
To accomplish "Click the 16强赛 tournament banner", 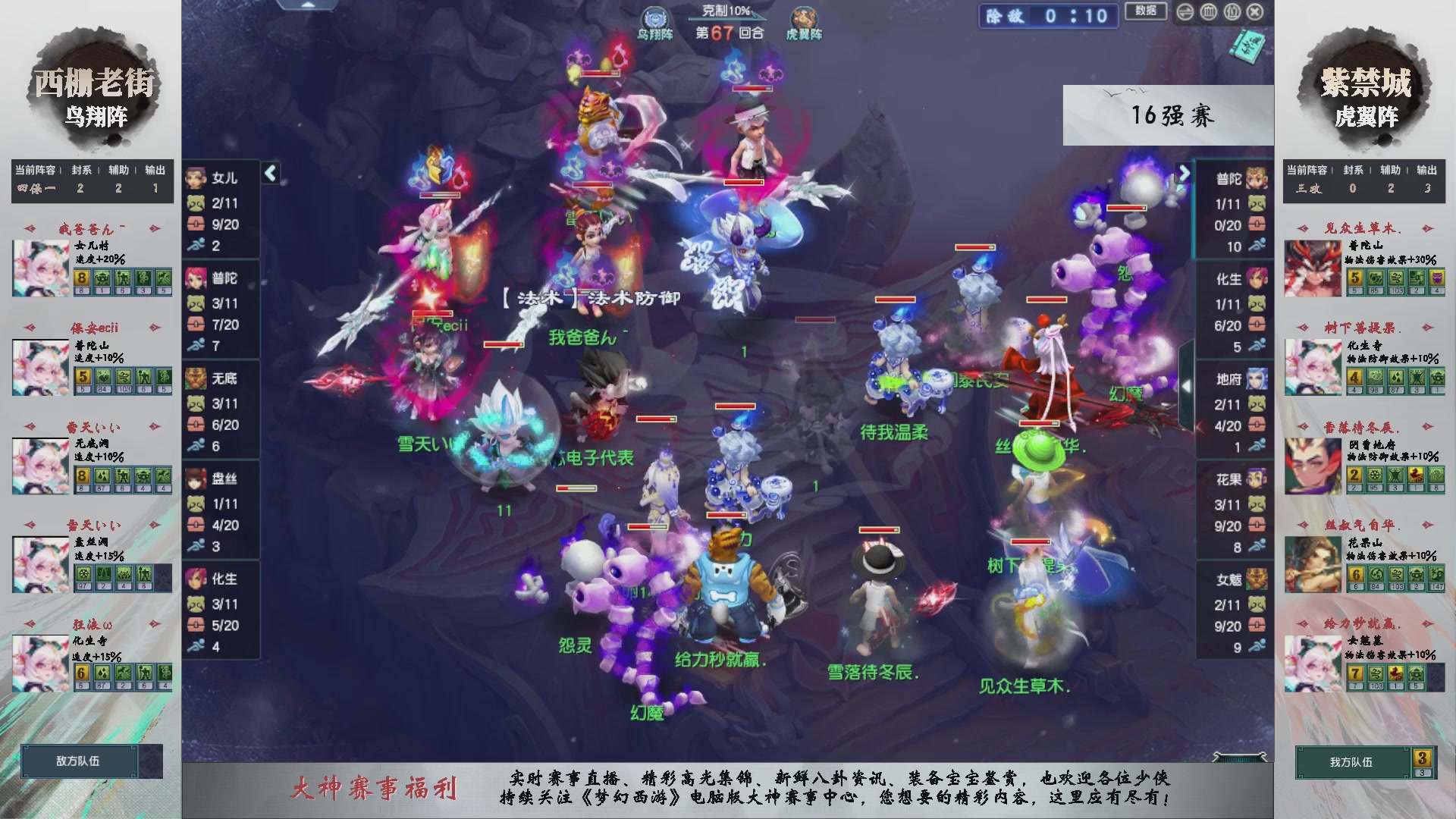I will coord(1168,115).
